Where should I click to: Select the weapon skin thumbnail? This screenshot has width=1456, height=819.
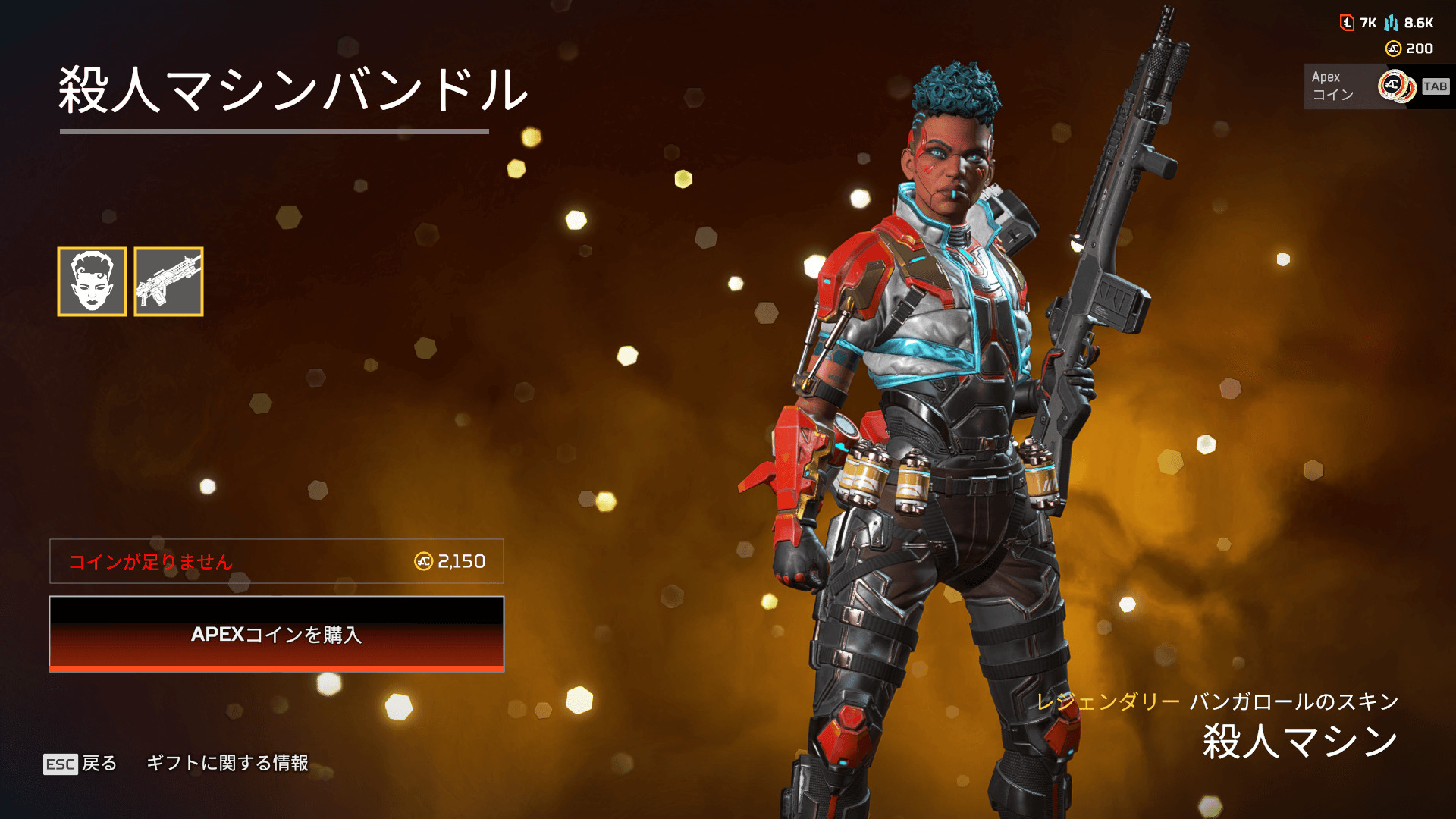(168, 281)
